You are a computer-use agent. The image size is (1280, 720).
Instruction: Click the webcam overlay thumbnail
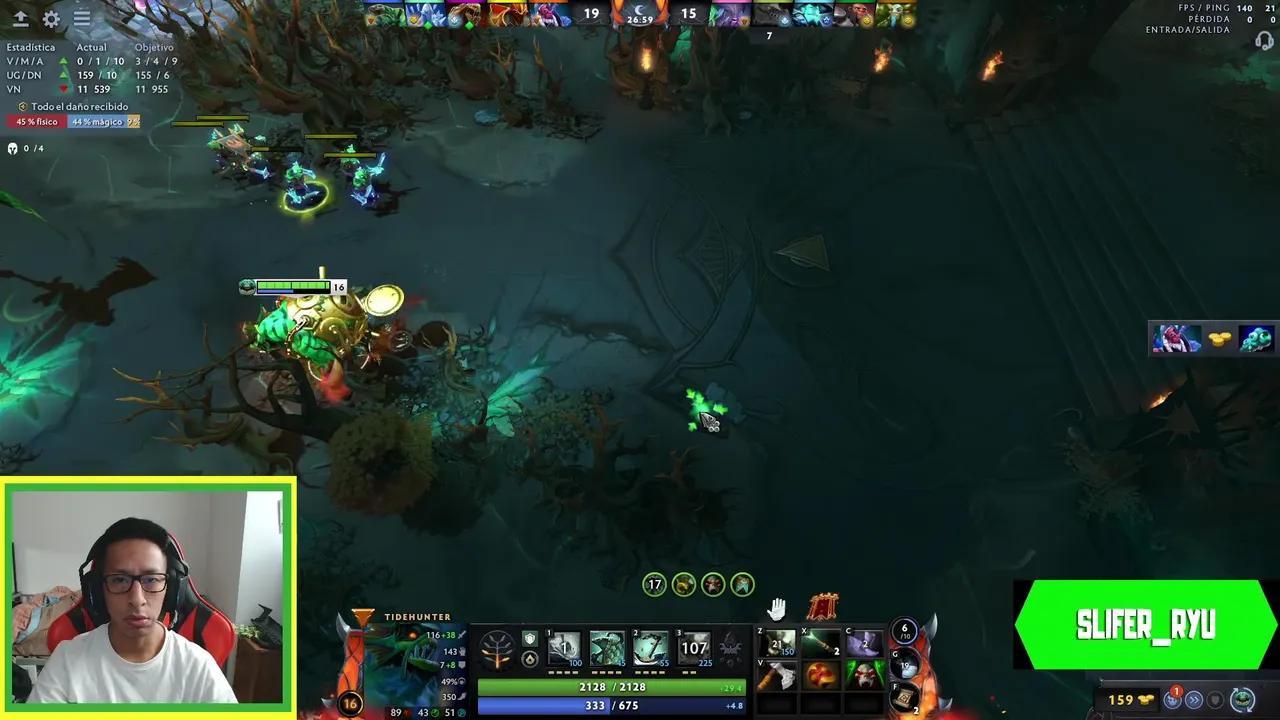[150, 595]
